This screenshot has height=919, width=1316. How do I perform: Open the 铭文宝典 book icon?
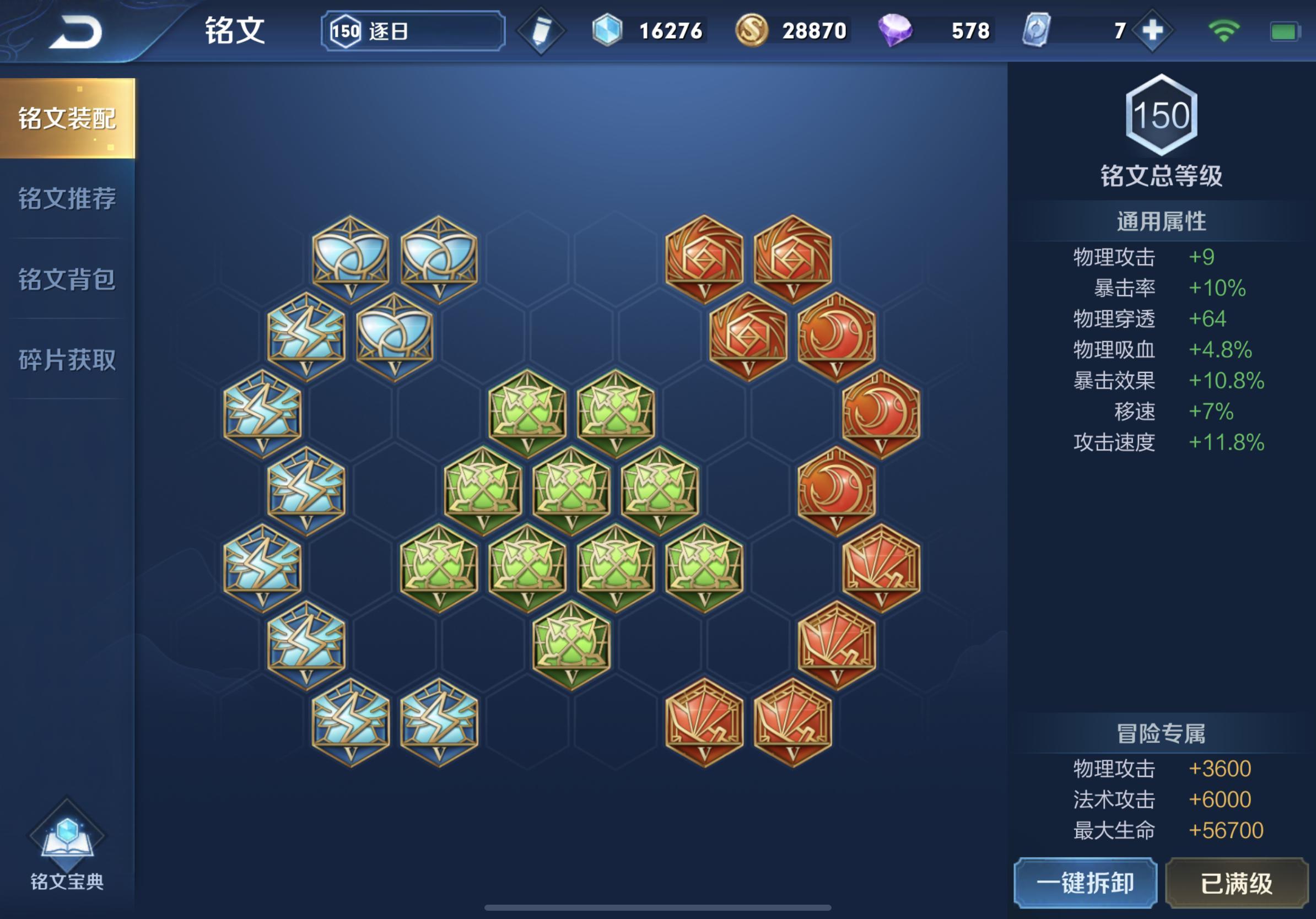click(x=67, y=848)
